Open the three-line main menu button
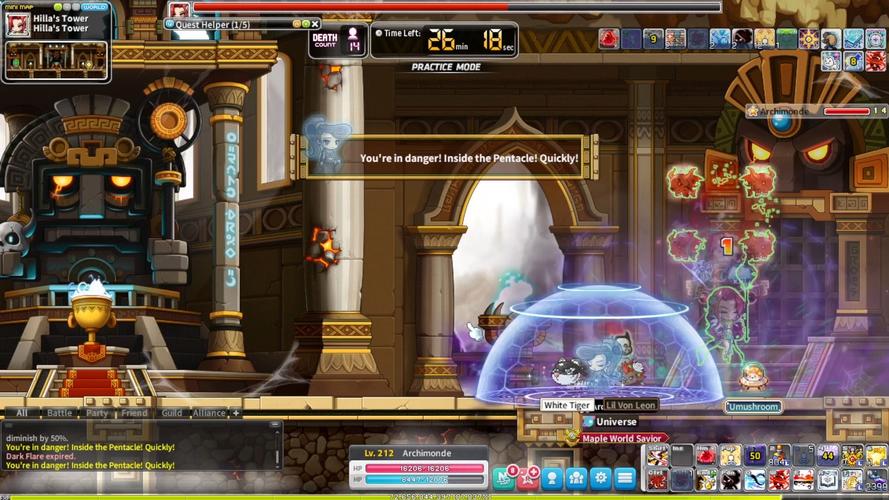The height and width of the screenshot is (500, 889). (x=625, y=477)
